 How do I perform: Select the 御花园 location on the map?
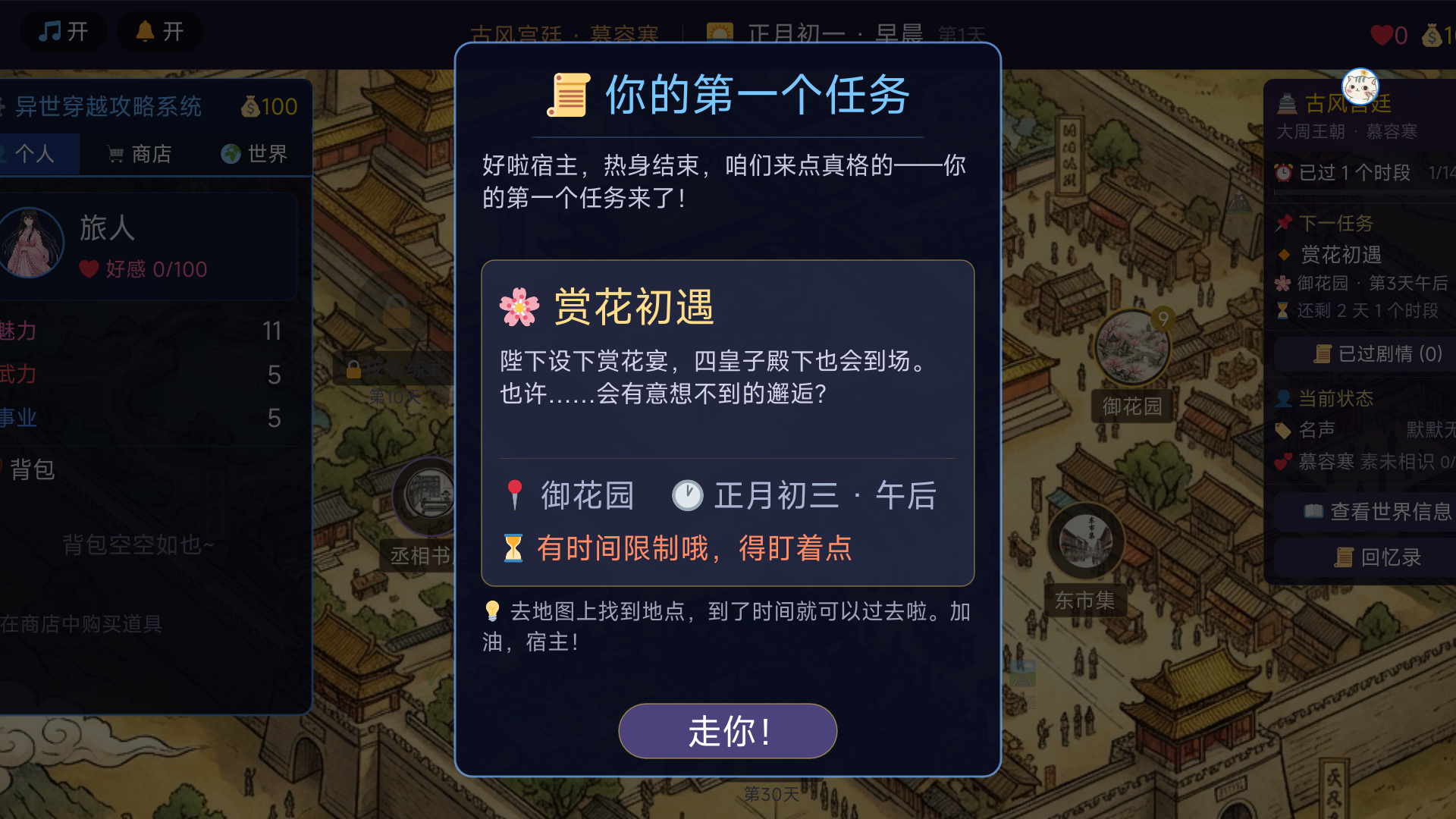[1132, 345]
